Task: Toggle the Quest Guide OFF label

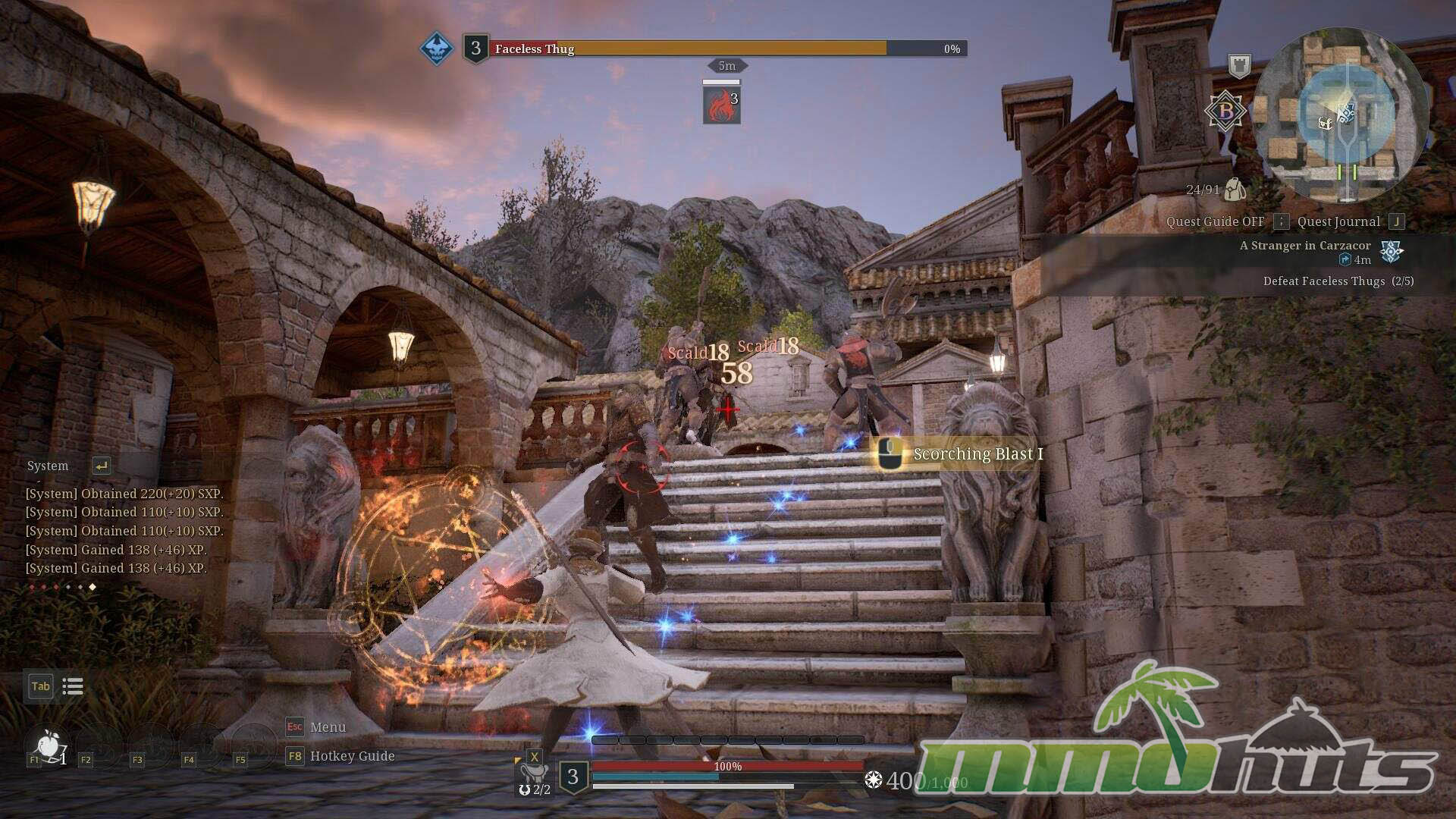Action: pos(1215,221)
